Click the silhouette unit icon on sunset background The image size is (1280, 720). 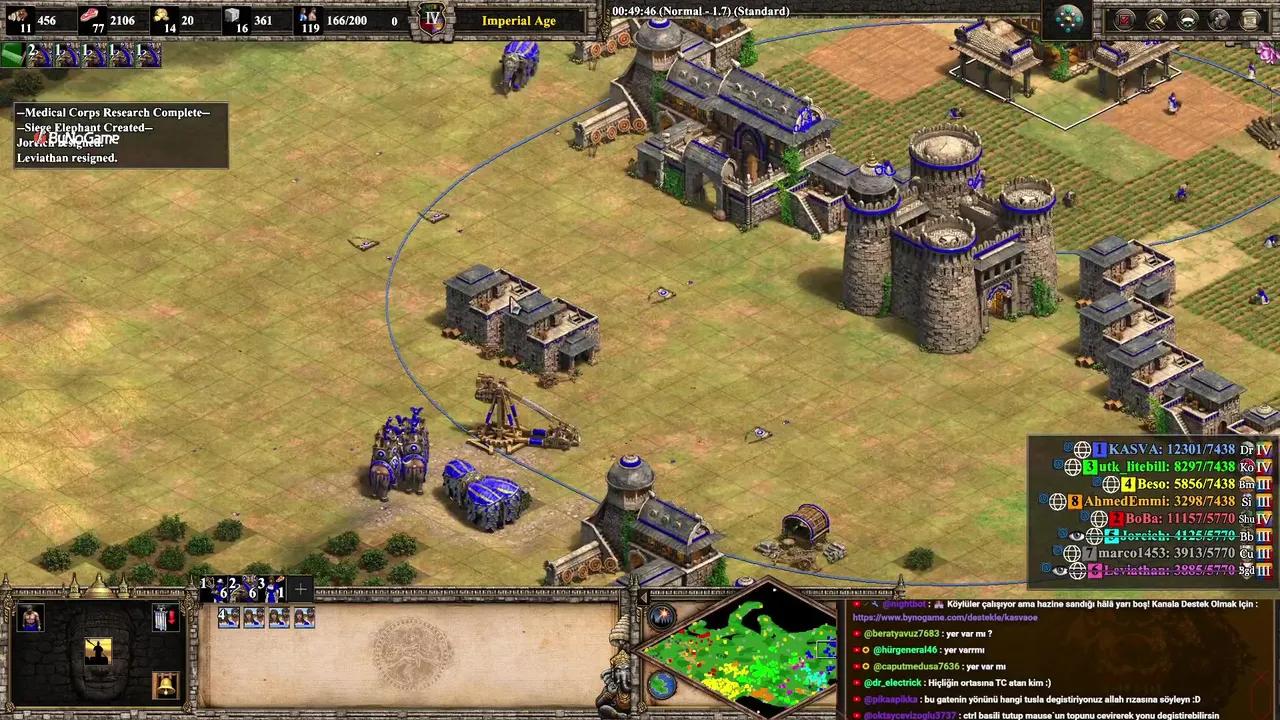click(98, 651)
